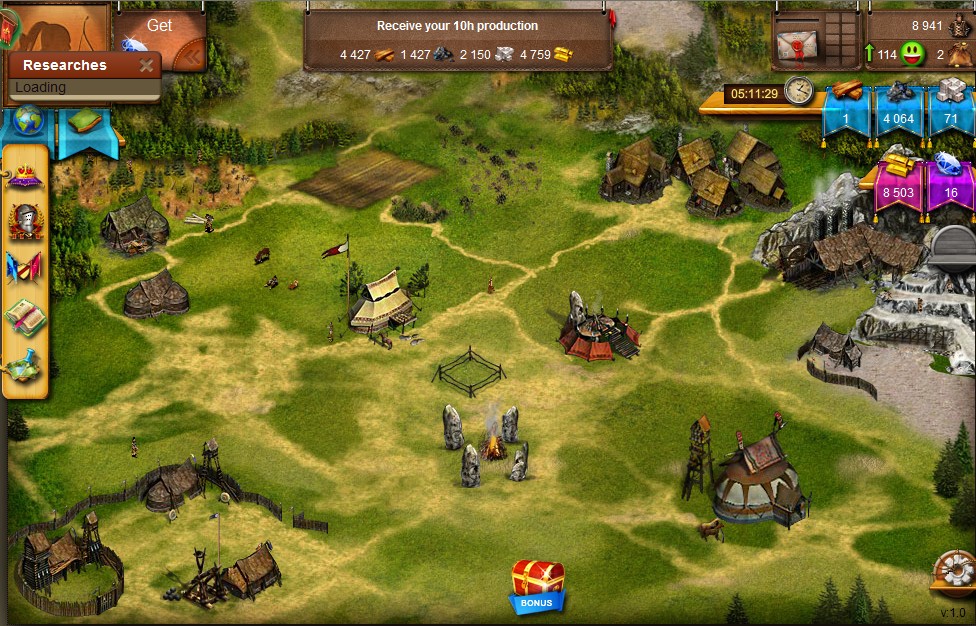Viewport: 976px width, 626px height.
Task: Open the gear settings button
Action: [x=953, y=573]
